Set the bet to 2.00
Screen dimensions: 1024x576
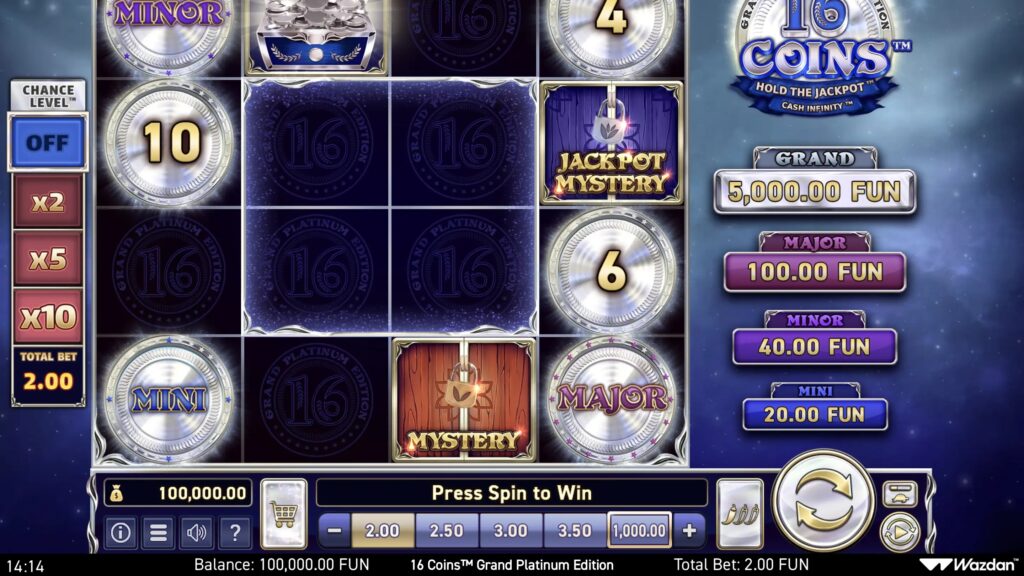383,531
